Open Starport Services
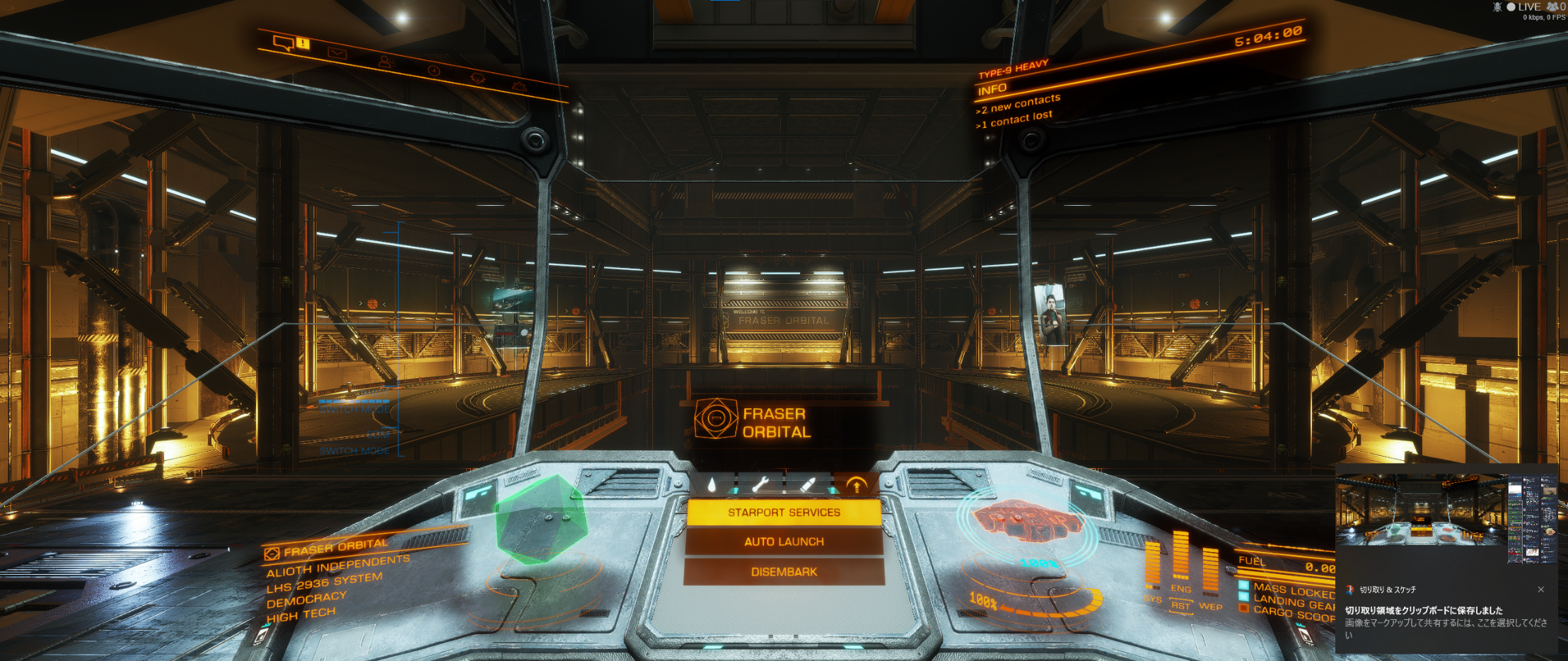The image size is (1568, 661). 784,513
